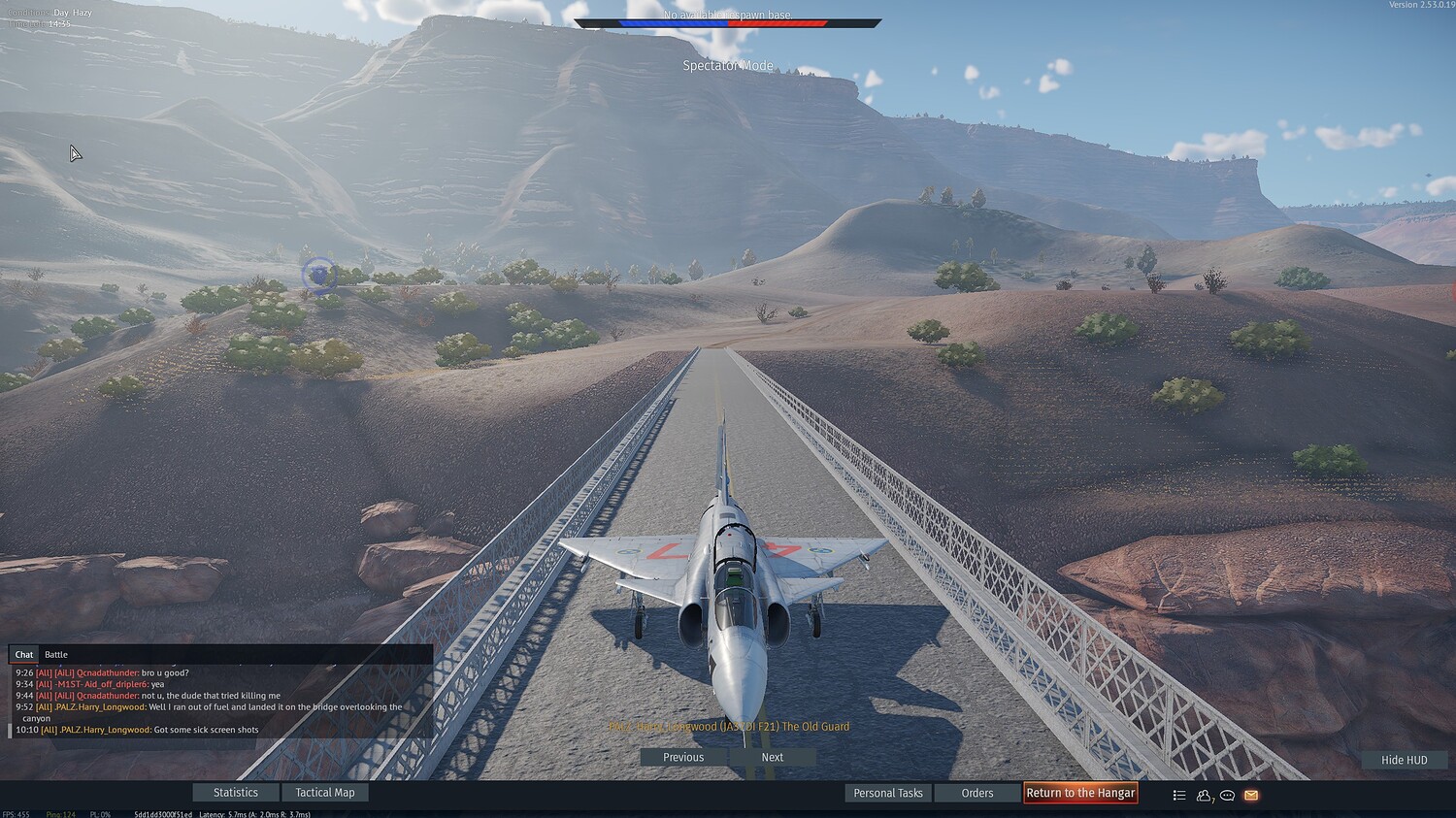Viewport: 1456px width, 818px height.
Task: Open the orange mail envelope
Action: click(1251, 795)
